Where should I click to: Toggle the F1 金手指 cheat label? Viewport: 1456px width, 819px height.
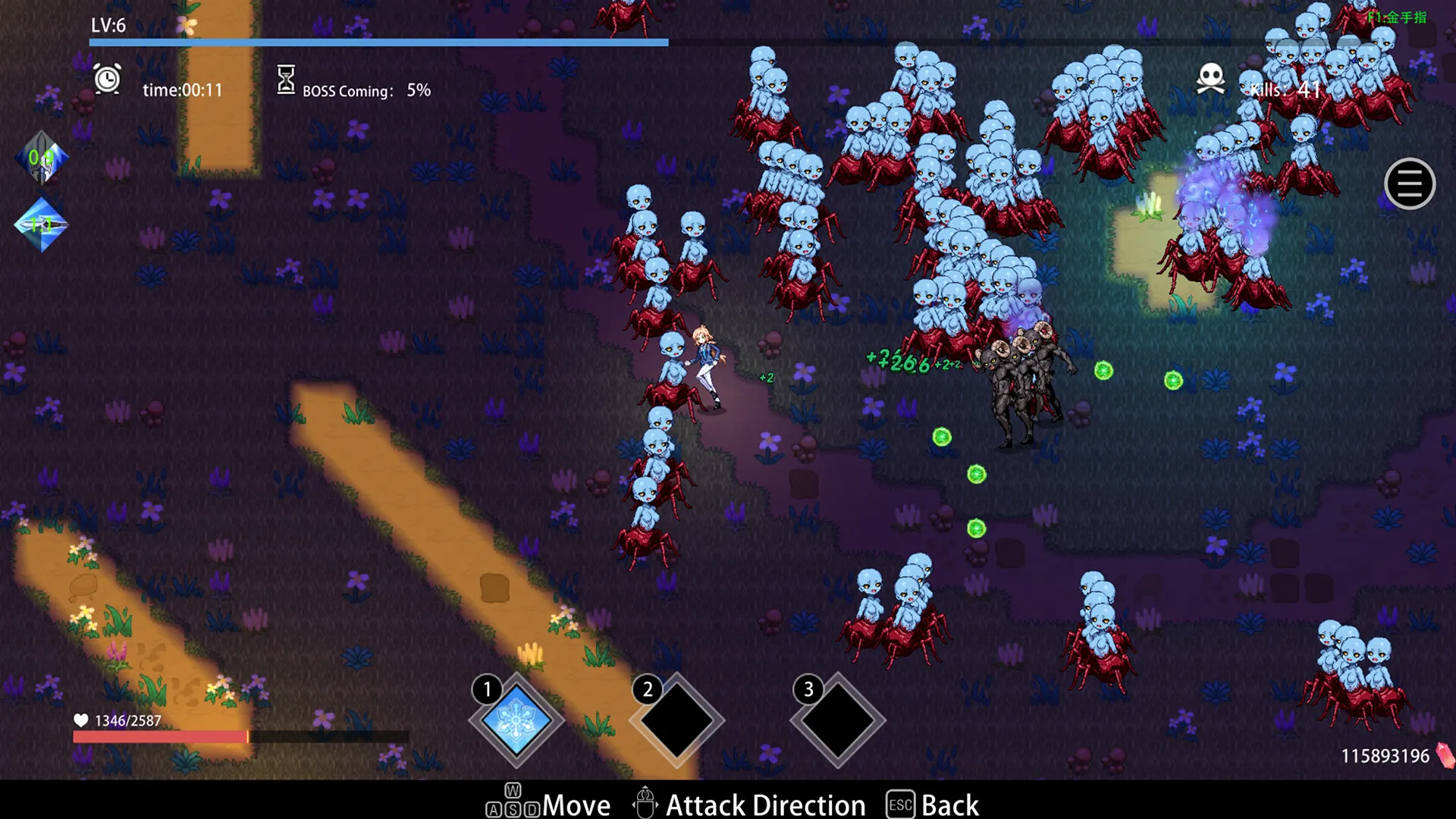point(1398,17)
